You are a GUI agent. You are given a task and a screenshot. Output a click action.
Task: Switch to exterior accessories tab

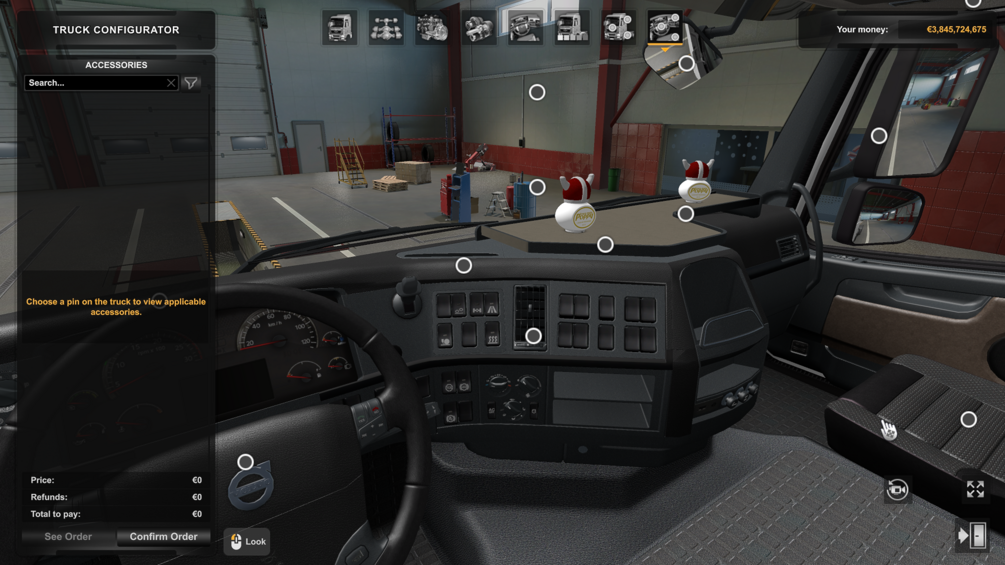click(x=618, y=28)
